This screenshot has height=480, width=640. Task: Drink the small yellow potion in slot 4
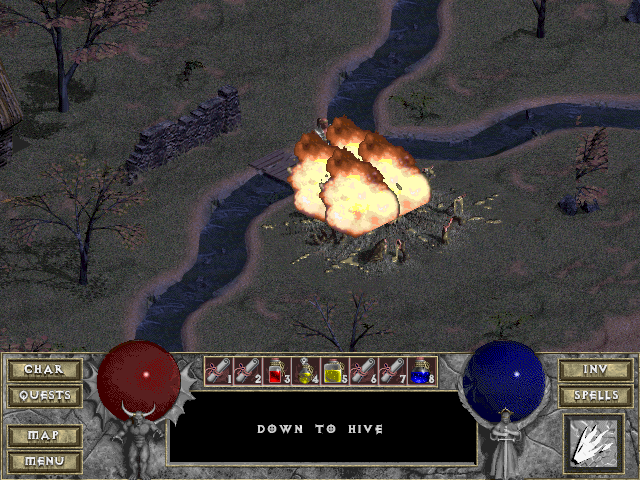click(x=305, y=372)
